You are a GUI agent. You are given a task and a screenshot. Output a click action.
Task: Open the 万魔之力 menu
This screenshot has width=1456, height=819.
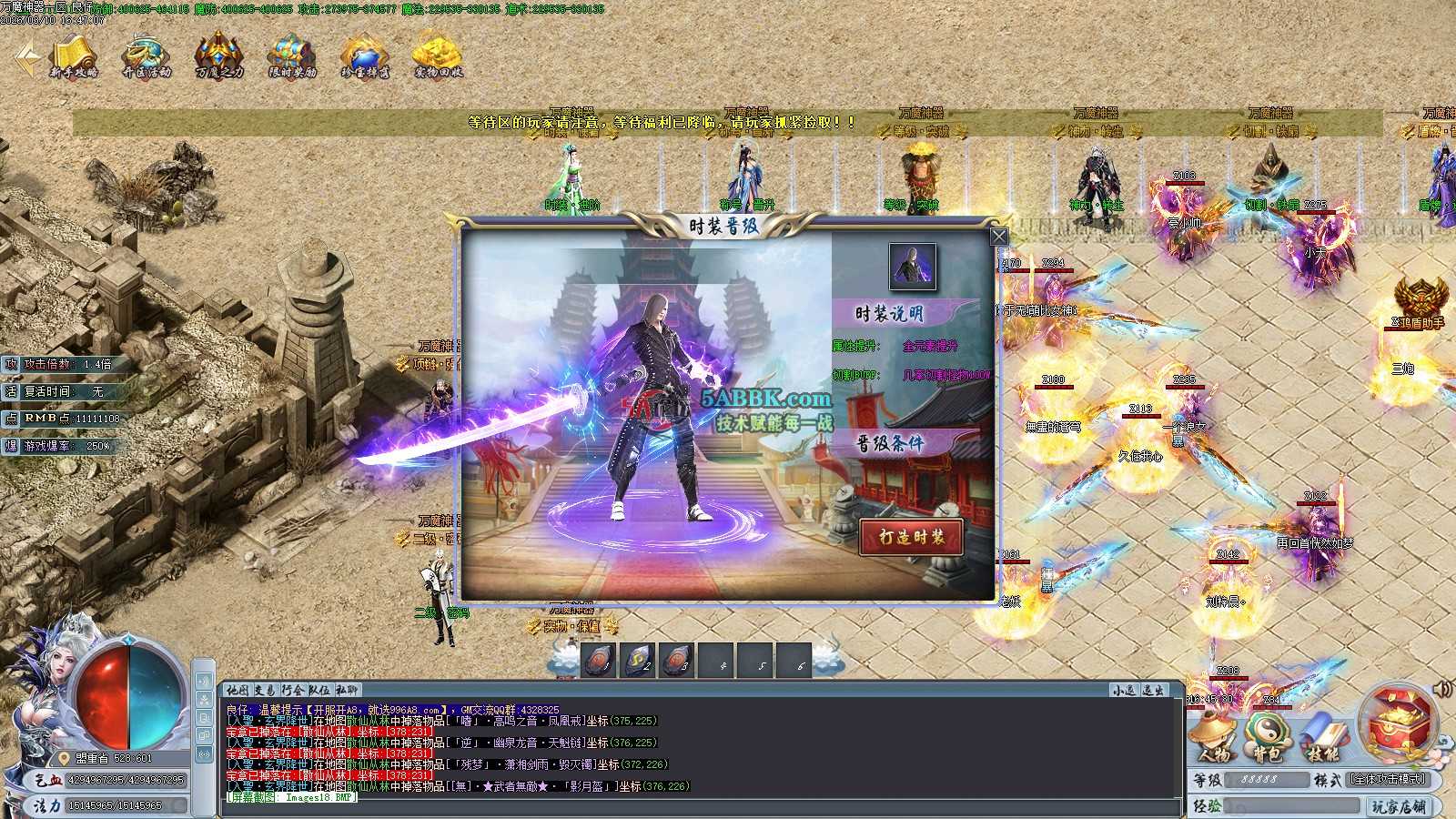tap(219, 57)
